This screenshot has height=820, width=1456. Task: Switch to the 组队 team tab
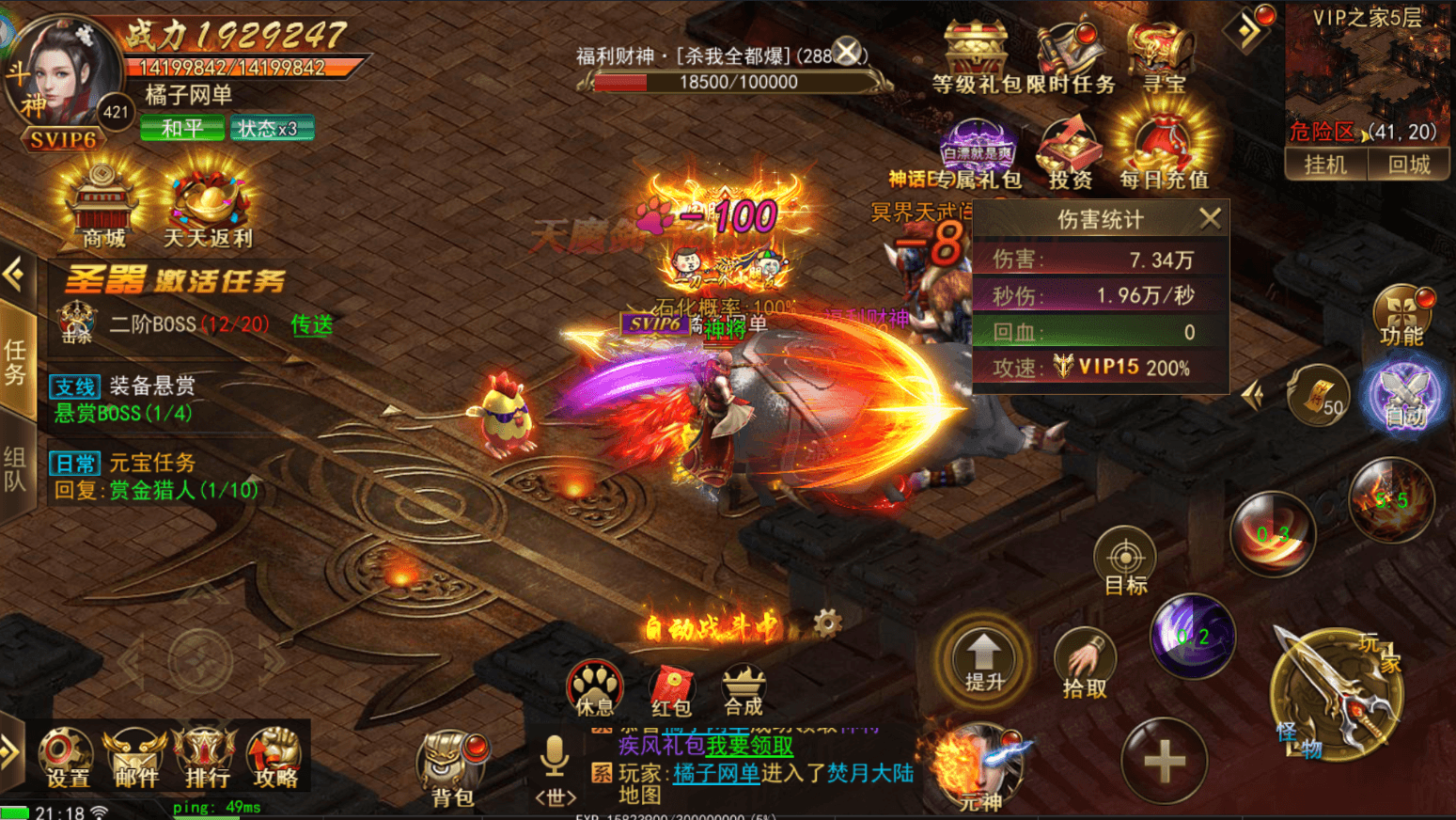click(x=16, y=462)
